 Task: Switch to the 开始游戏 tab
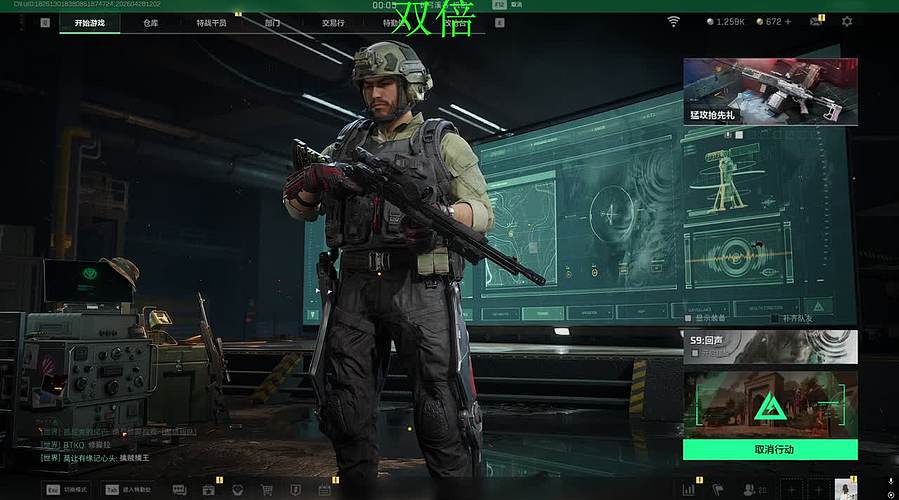89,22
